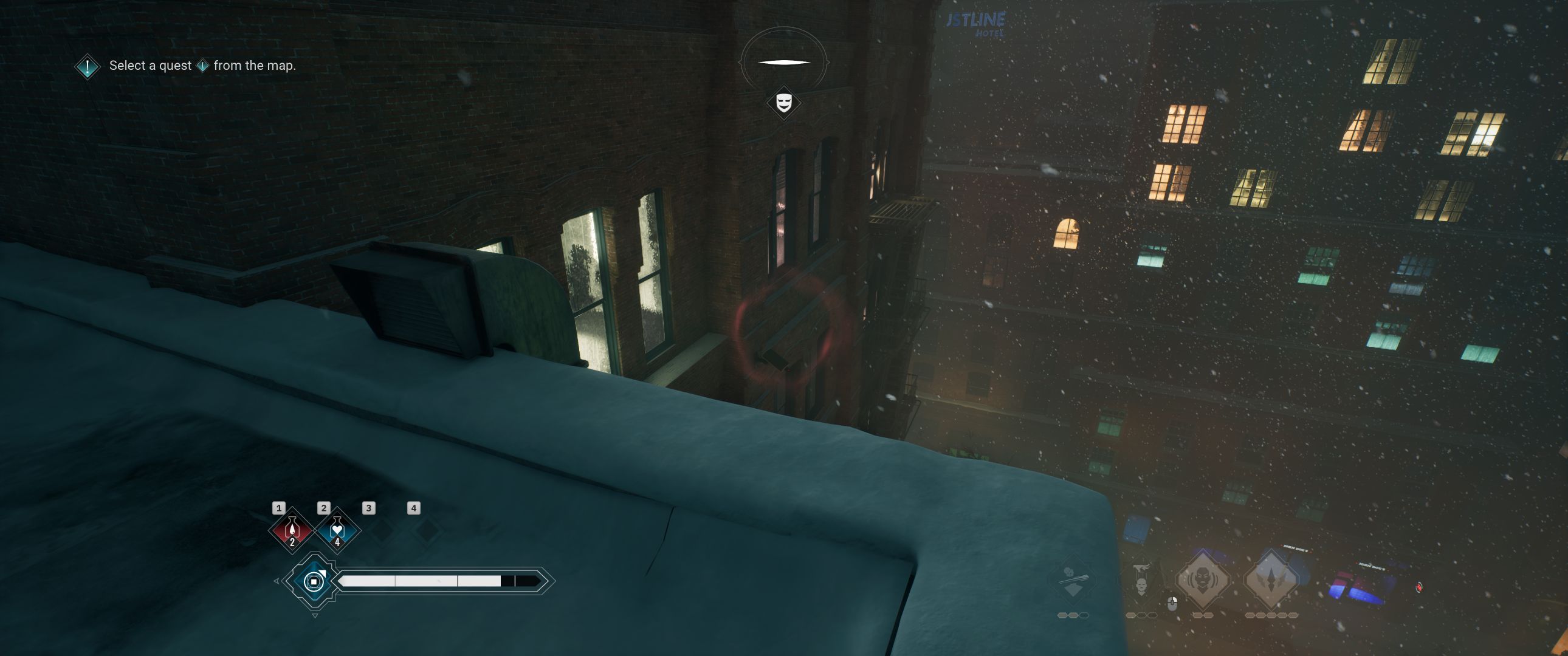Toggle the square ability emblem beside the meter

coord(314,583)
